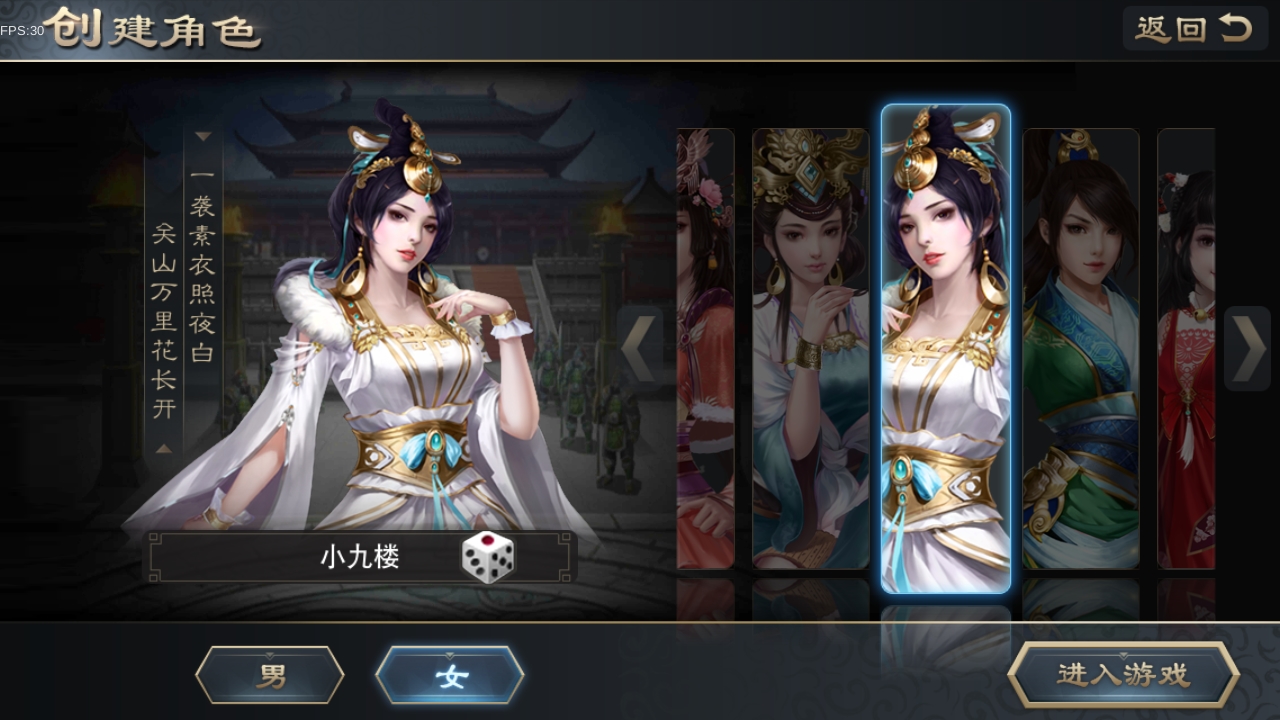Choose the green-robed character card
The height and width of the screenshot is (720, 1280).
tap(1081, 348)
